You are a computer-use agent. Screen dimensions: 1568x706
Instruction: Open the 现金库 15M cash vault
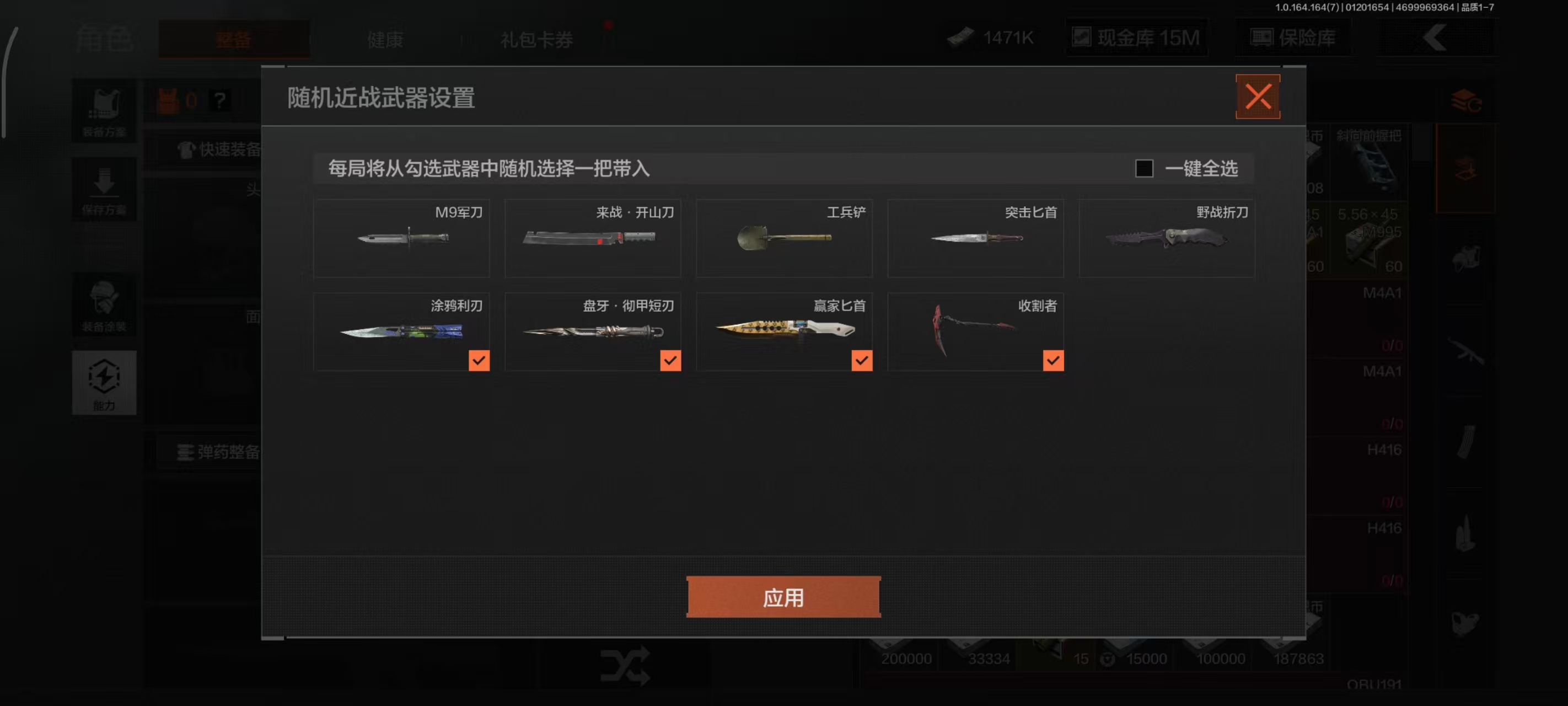[x=1136, y=37]
